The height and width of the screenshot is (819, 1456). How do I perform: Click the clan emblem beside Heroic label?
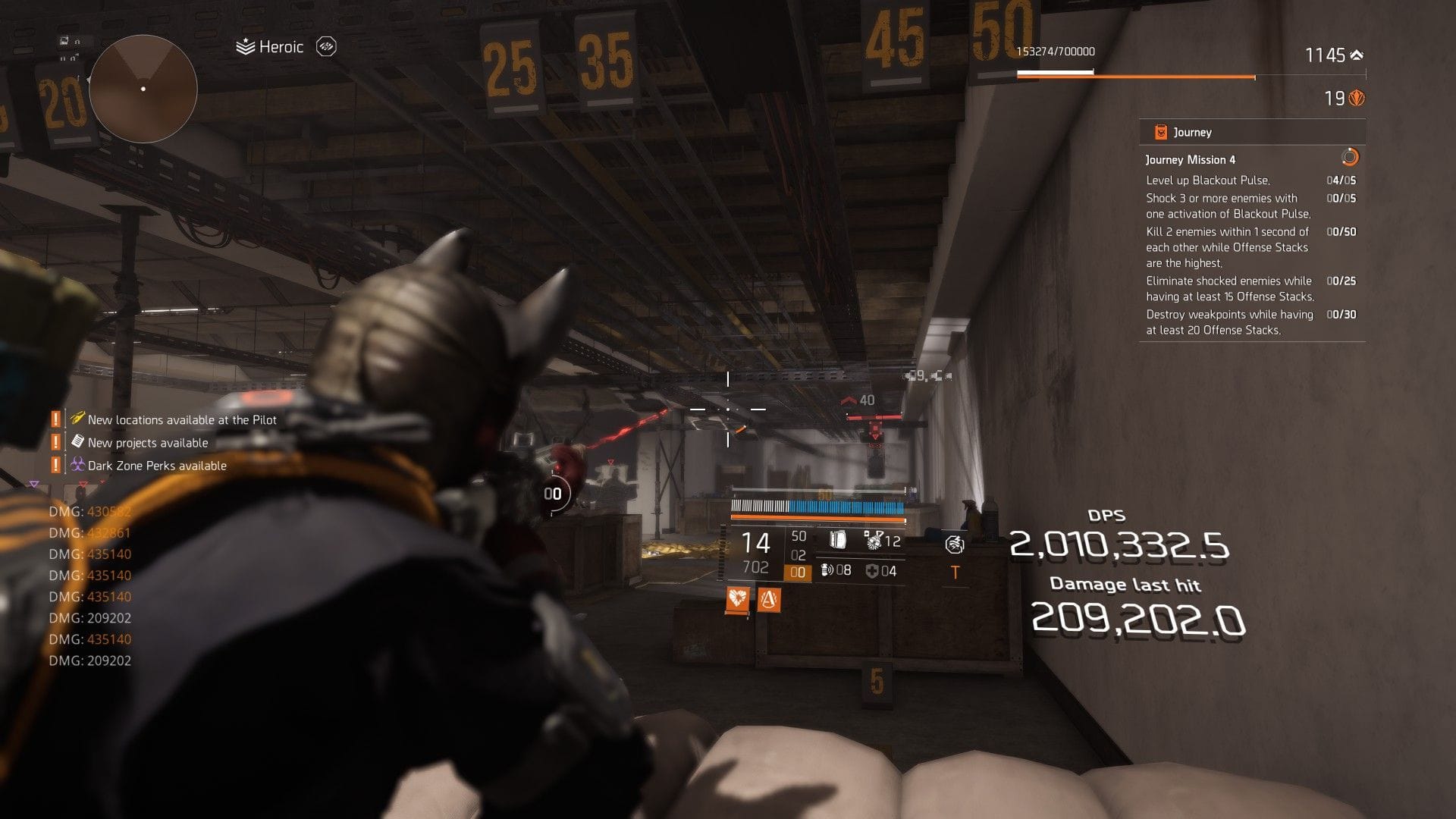(x=325, y=46)
